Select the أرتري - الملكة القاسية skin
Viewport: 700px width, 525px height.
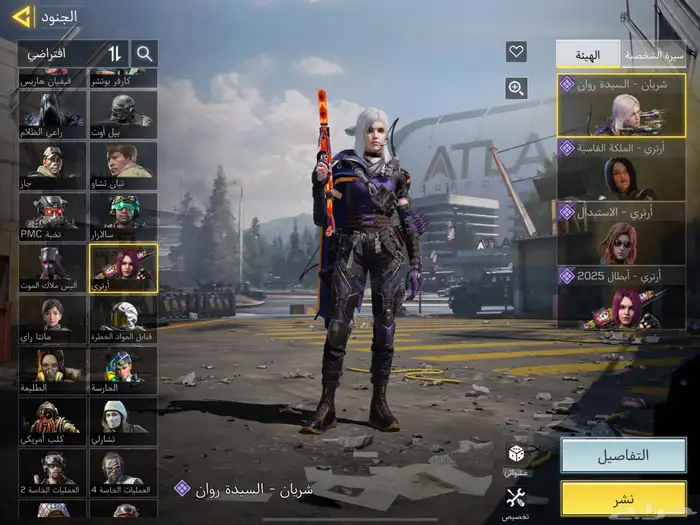pos(621,170)
